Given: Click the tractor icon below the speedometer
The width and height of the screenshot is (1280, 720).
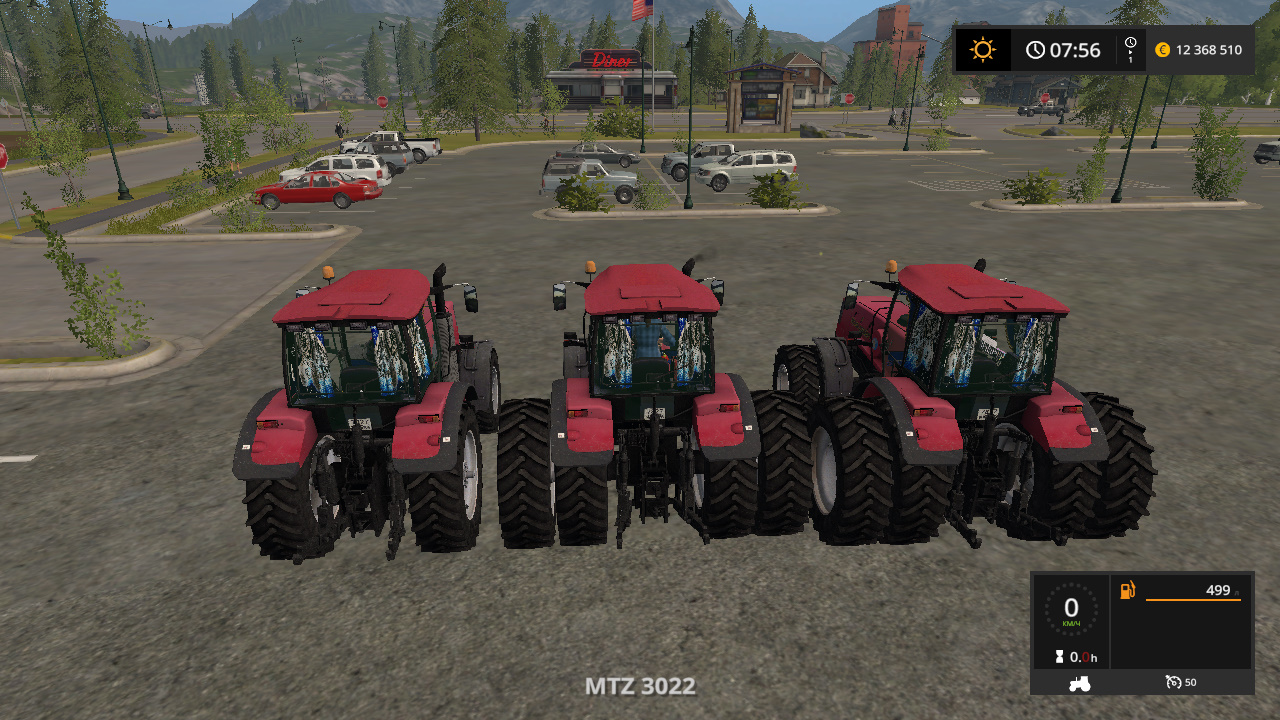Looking at the screenshot, I should tap(1078, 683).
